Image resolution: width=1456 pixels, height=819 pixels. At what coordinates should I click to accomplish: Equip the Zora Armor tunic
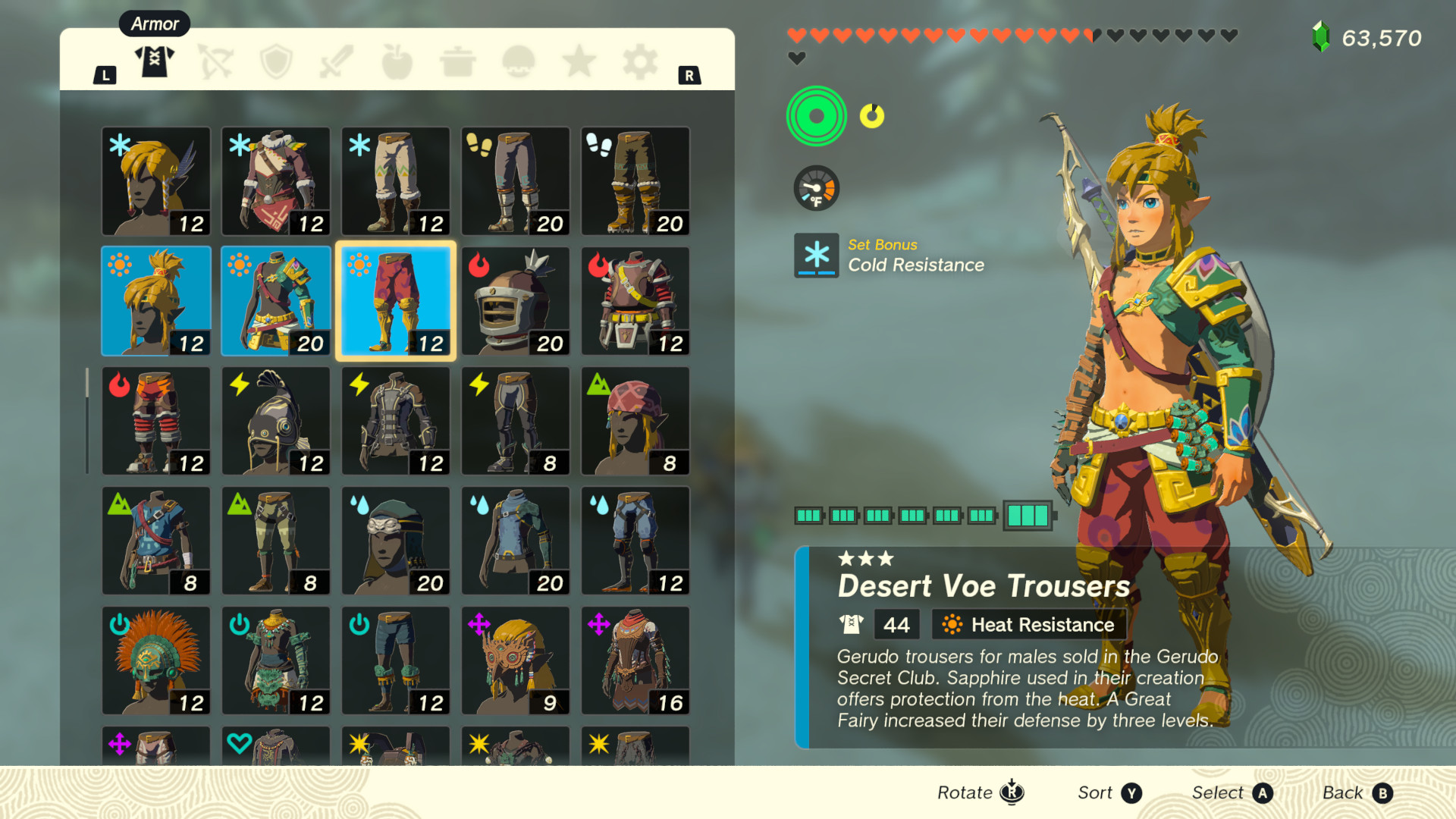[x=515, y=540]
